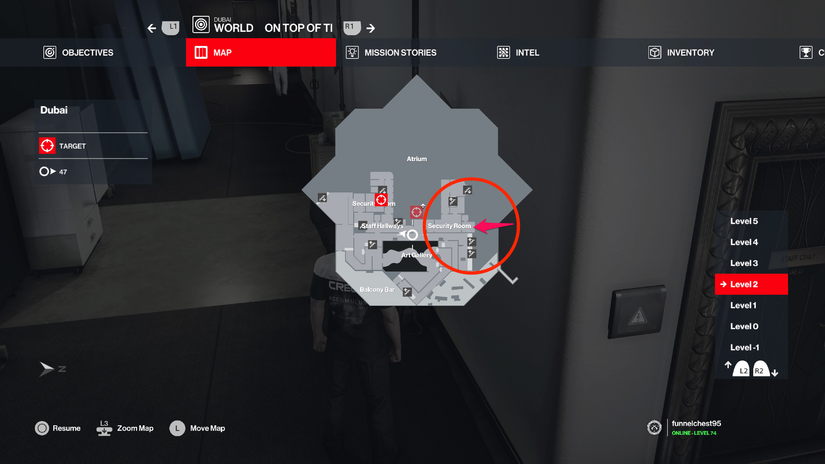
Task: Click the Art Gallery map label
Action: coord(416,255)
